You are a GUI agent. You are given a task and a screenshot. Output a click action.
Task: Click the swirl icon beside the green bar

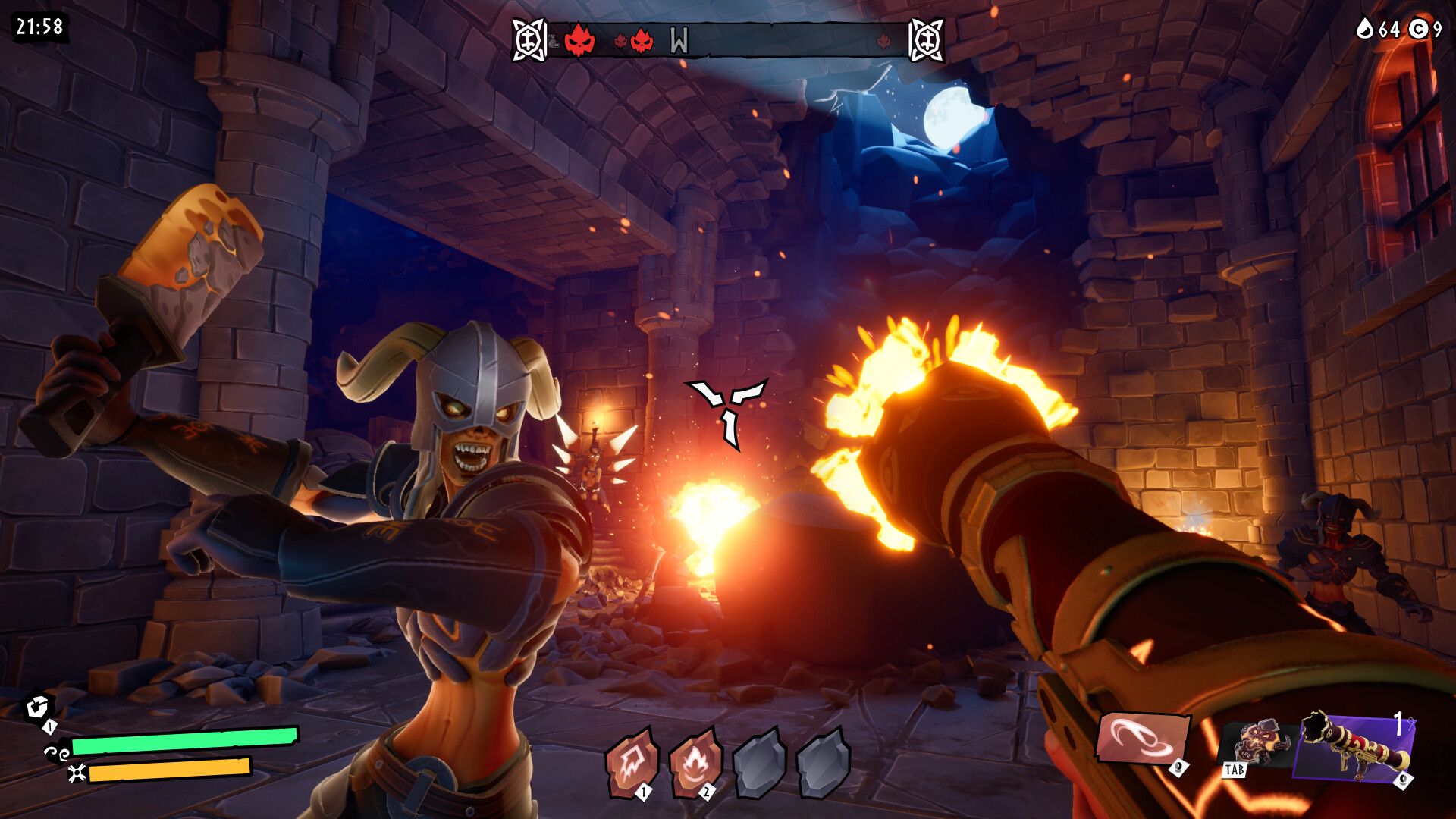coord(57,755)
